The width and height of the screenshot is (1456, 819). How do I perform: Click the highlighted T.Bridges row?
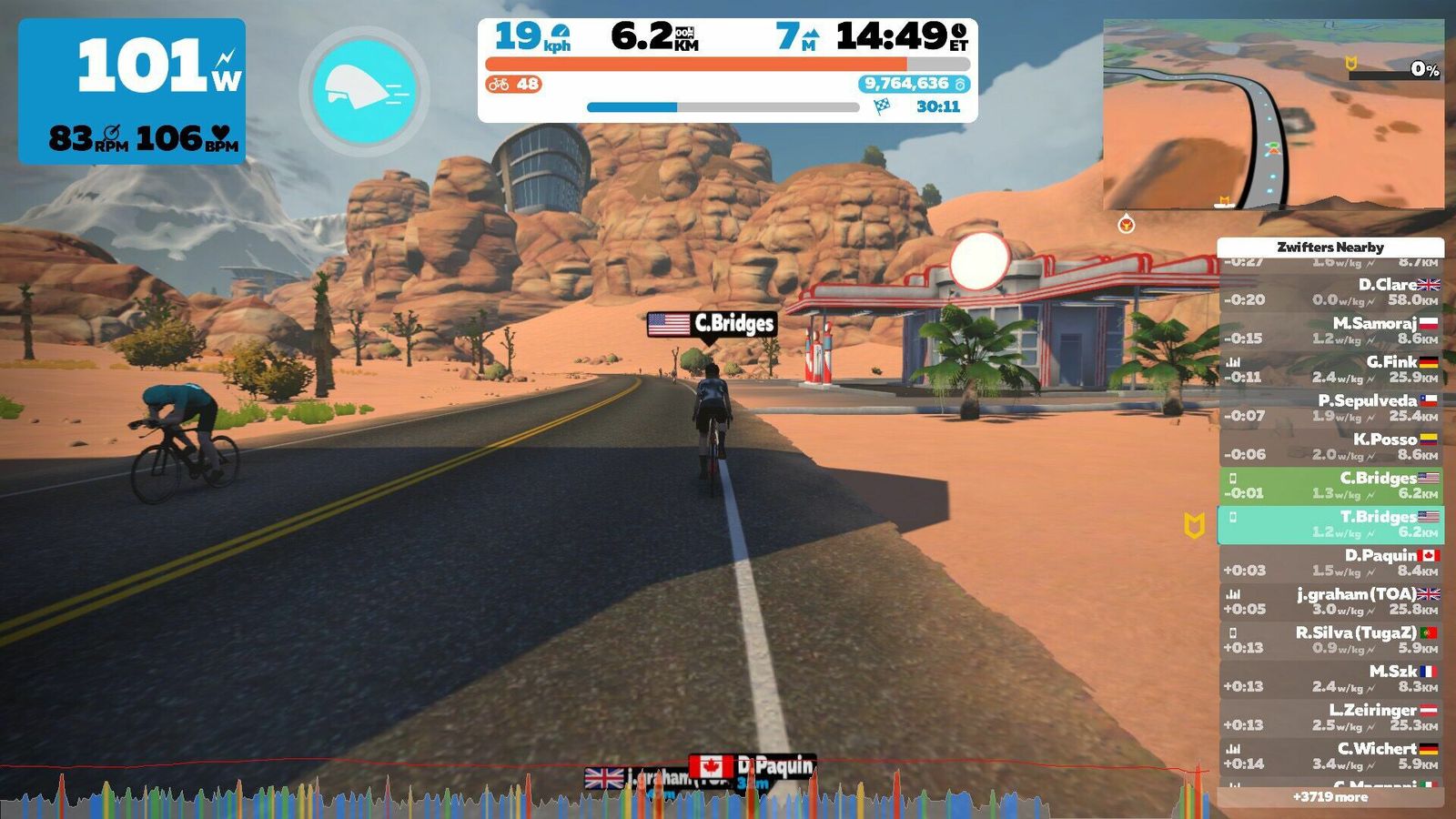[x=1330, y=524]
